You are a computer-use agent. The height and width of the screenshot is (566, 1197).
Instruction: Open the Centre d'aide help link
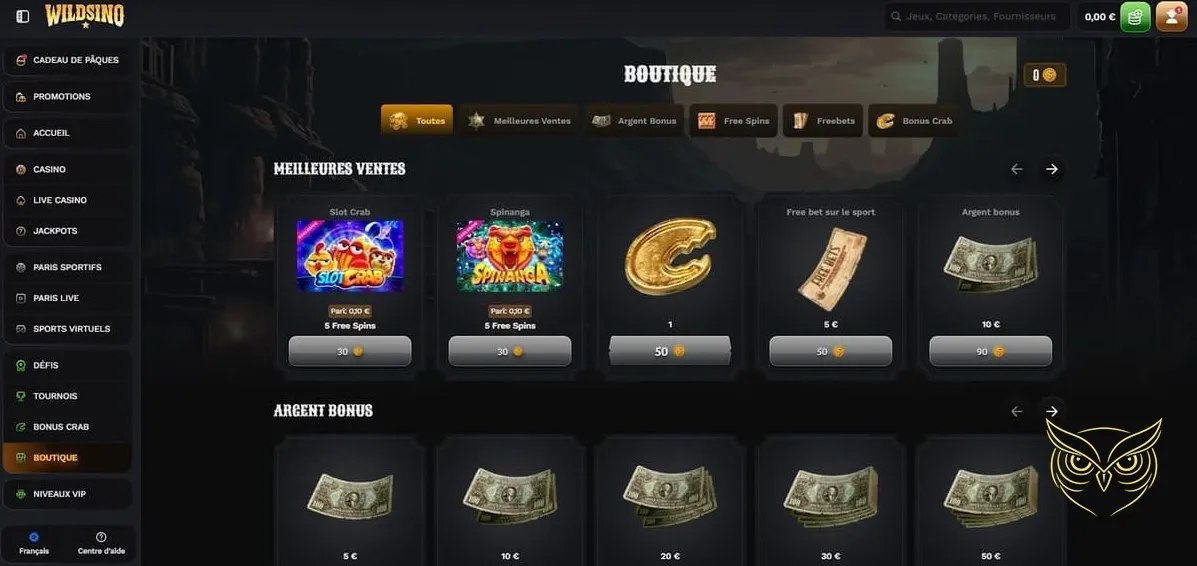101,543
